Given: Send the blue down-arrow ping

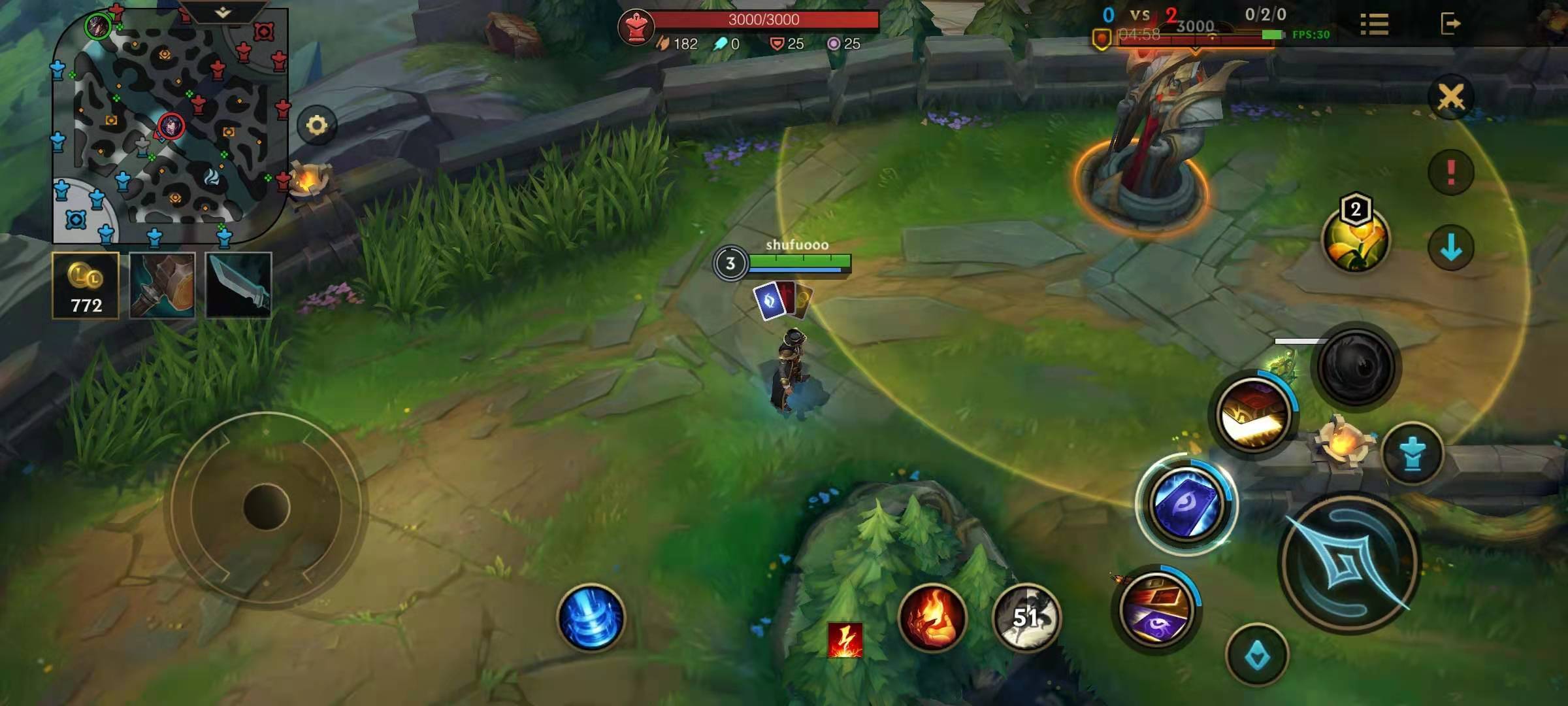Looking at the screenshot, I should click(1451, 248).
